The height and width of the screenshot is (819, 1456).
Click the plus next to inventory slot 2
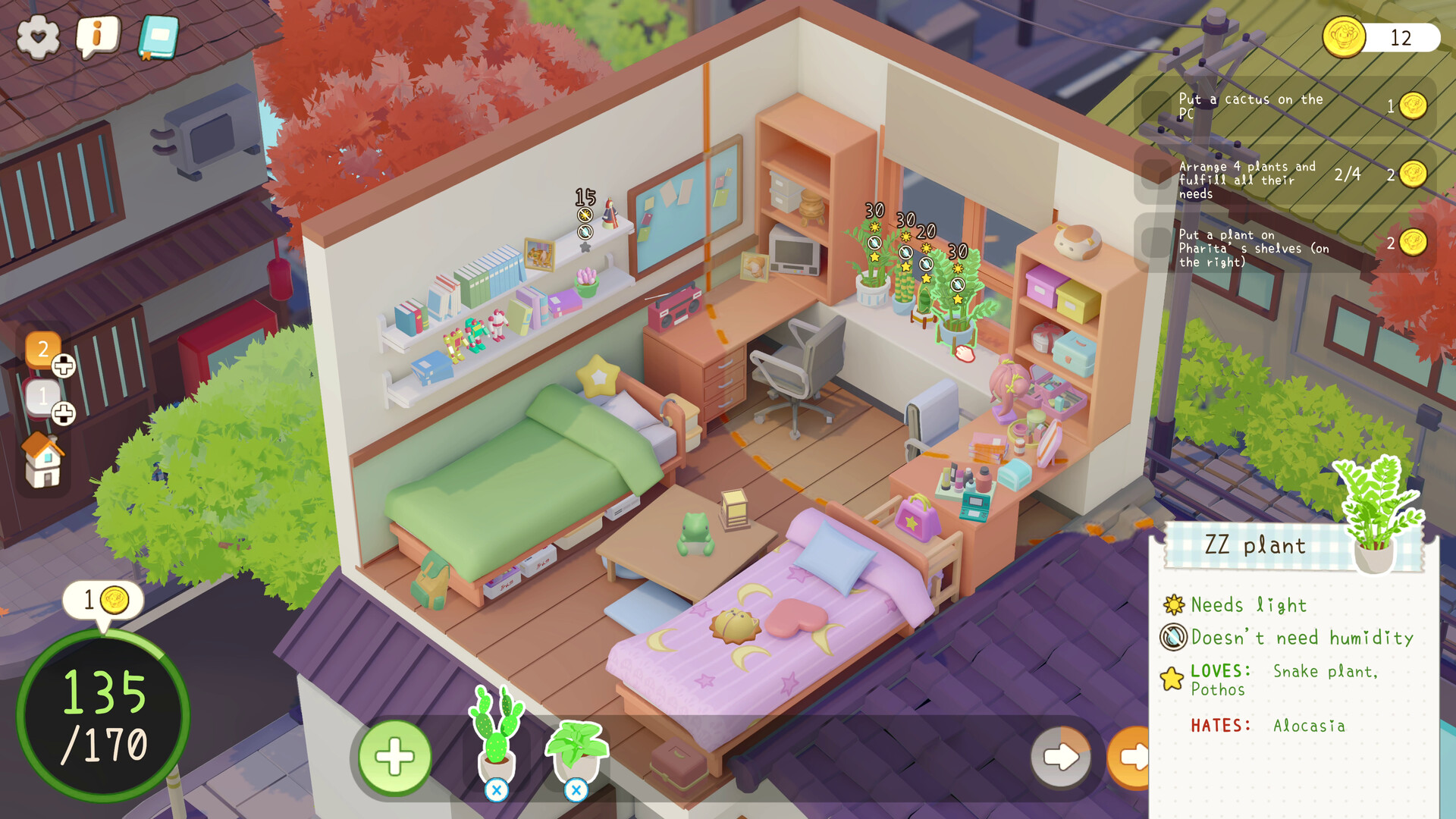point(62,364)
